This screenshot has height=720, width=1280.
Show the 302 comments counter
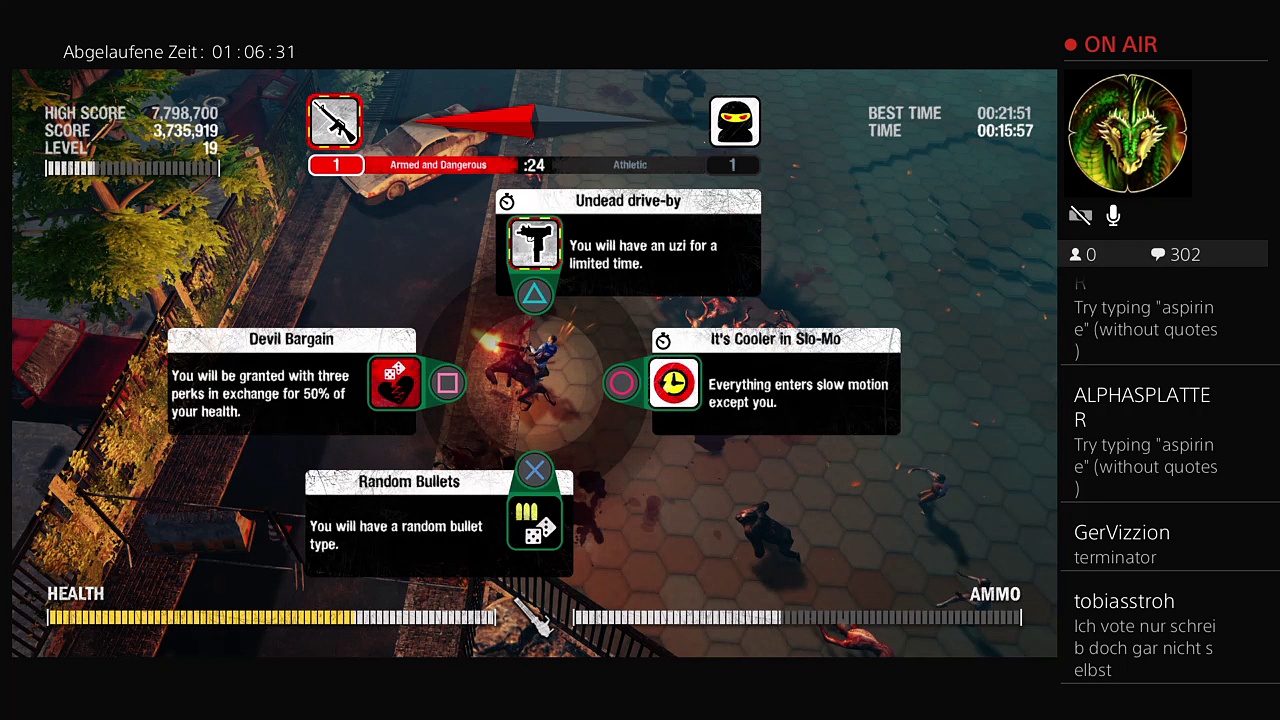[1175, 255]
